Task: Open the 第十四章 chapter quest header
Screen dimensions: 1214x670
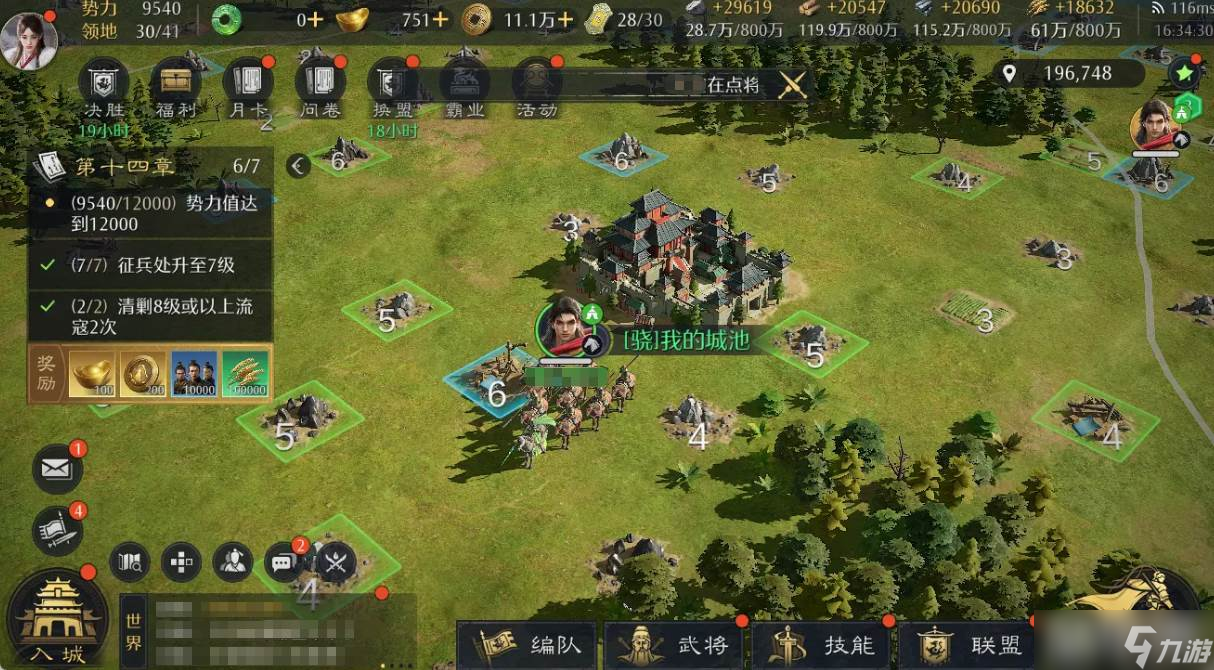Action: click(150, 166)
